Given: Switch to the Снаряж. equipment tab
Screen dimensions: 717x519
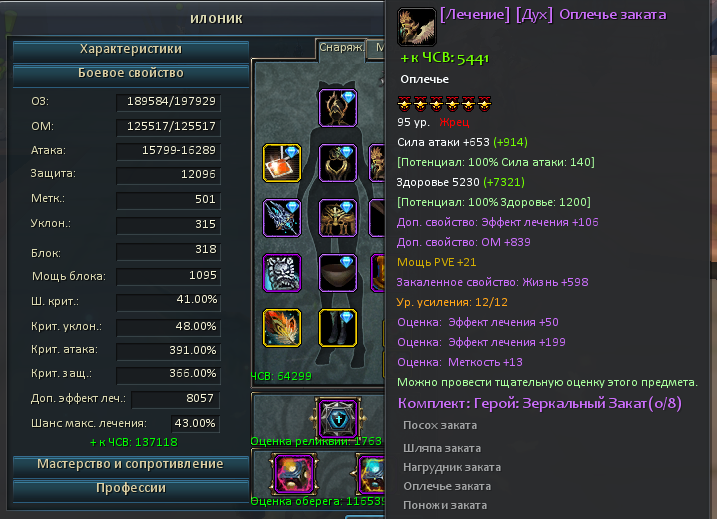Looking at the screenshot, I should [340, 47].
